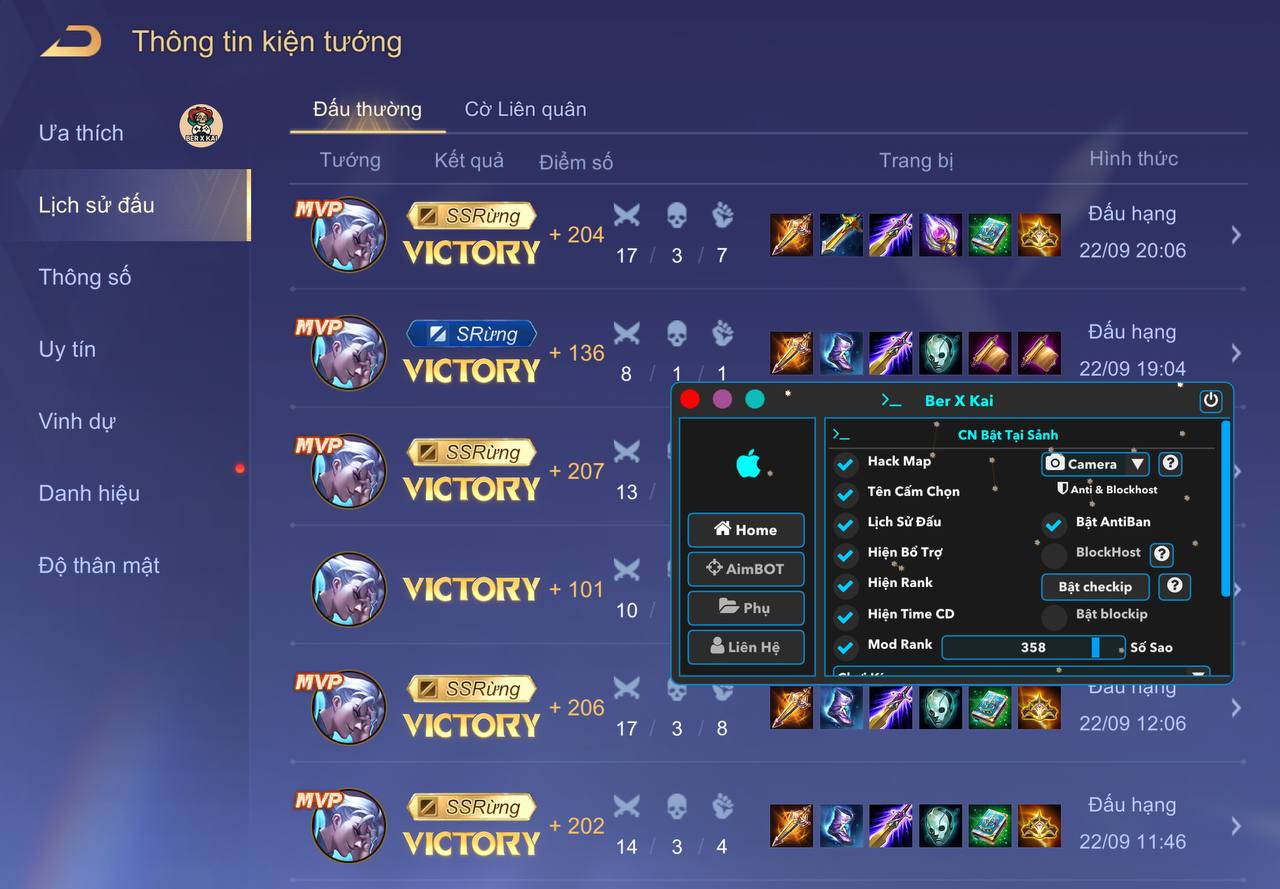Expand the 22/09 11:46 match entry
Screen dimensions: 1280x889
(x=1236, y=825)
